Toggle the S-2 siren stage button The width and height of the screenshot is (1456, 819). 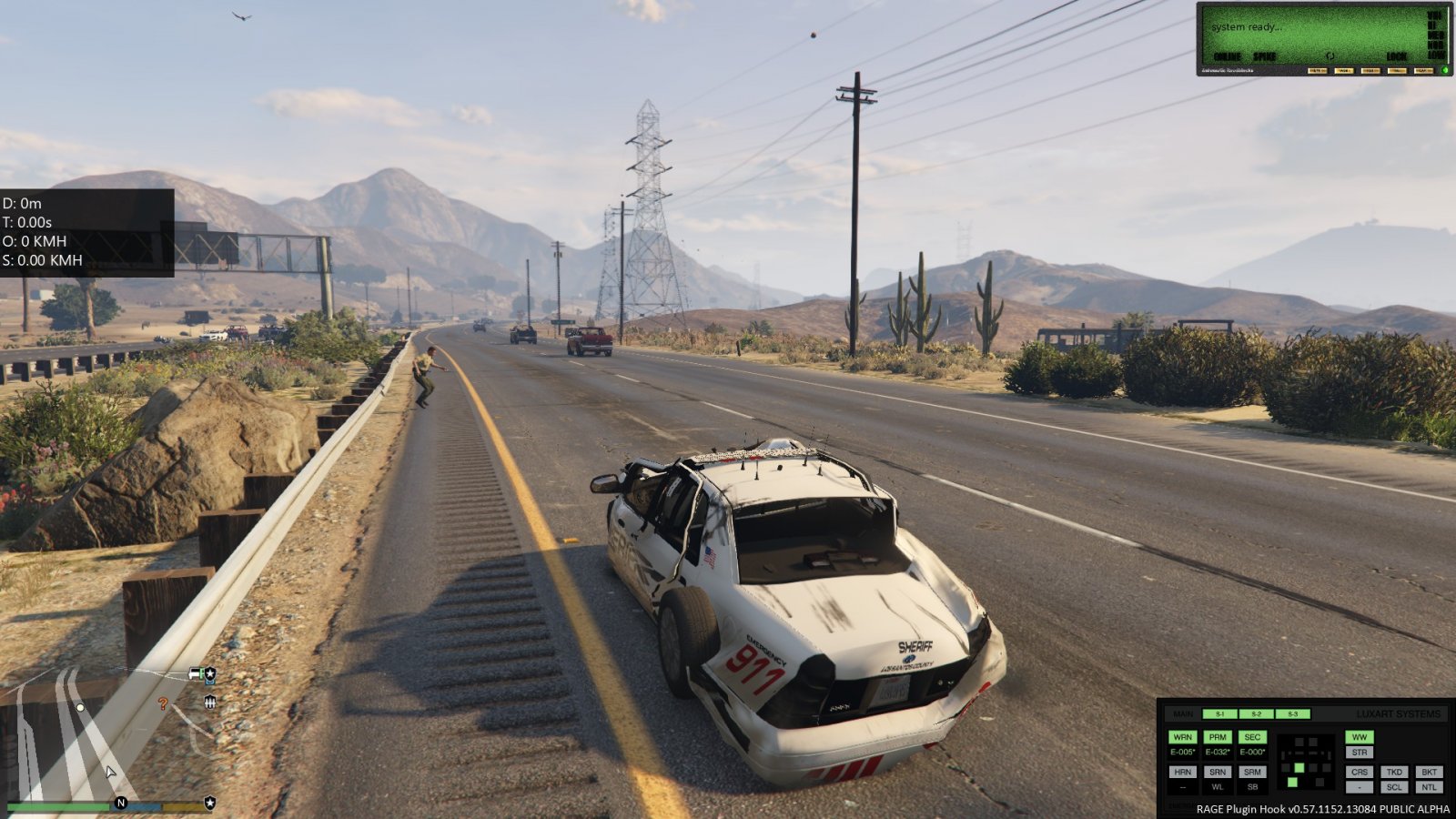[1256, 714]
